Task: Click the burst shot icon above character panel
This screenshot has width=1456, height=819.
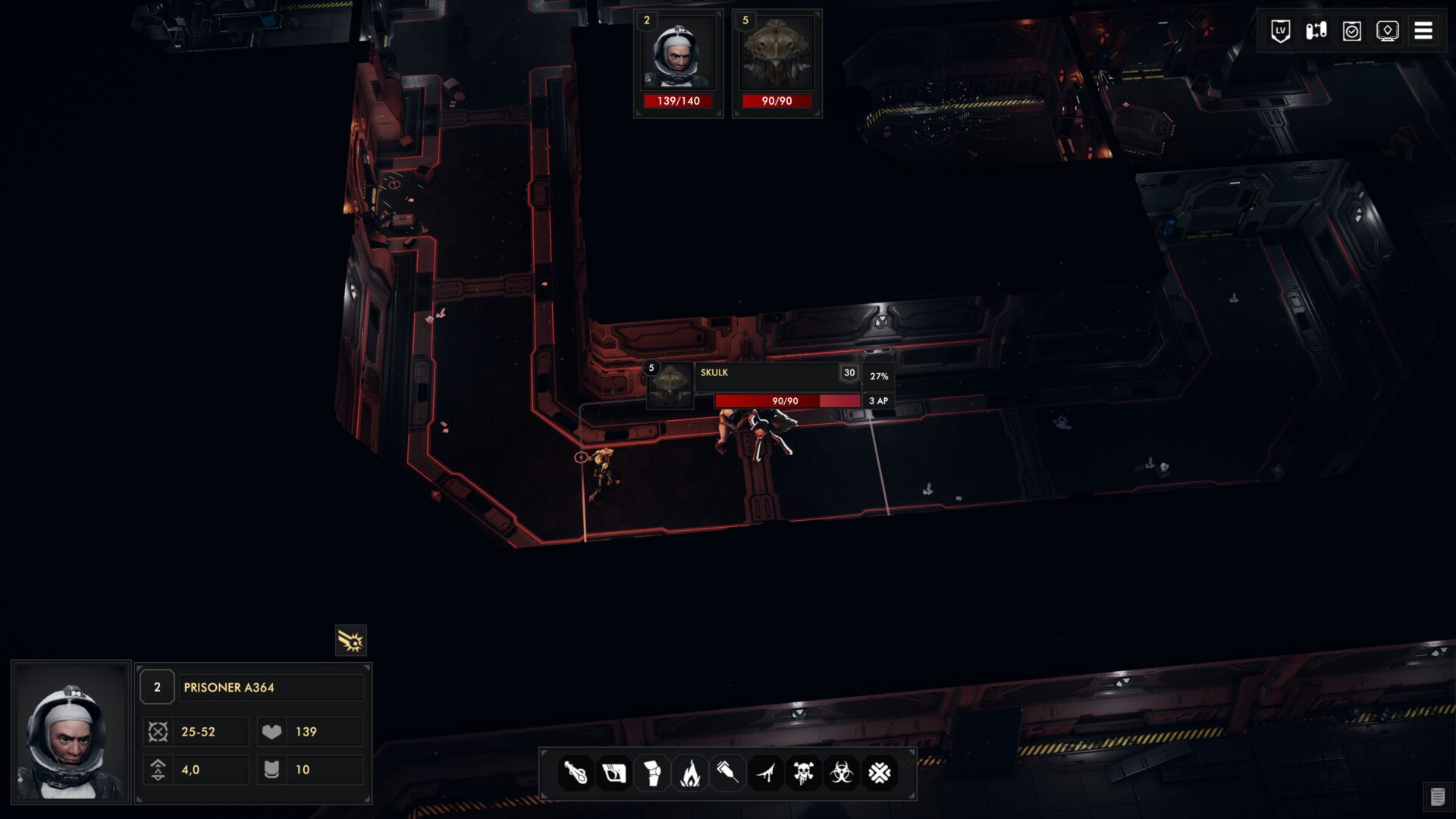Action: point(350,641)
